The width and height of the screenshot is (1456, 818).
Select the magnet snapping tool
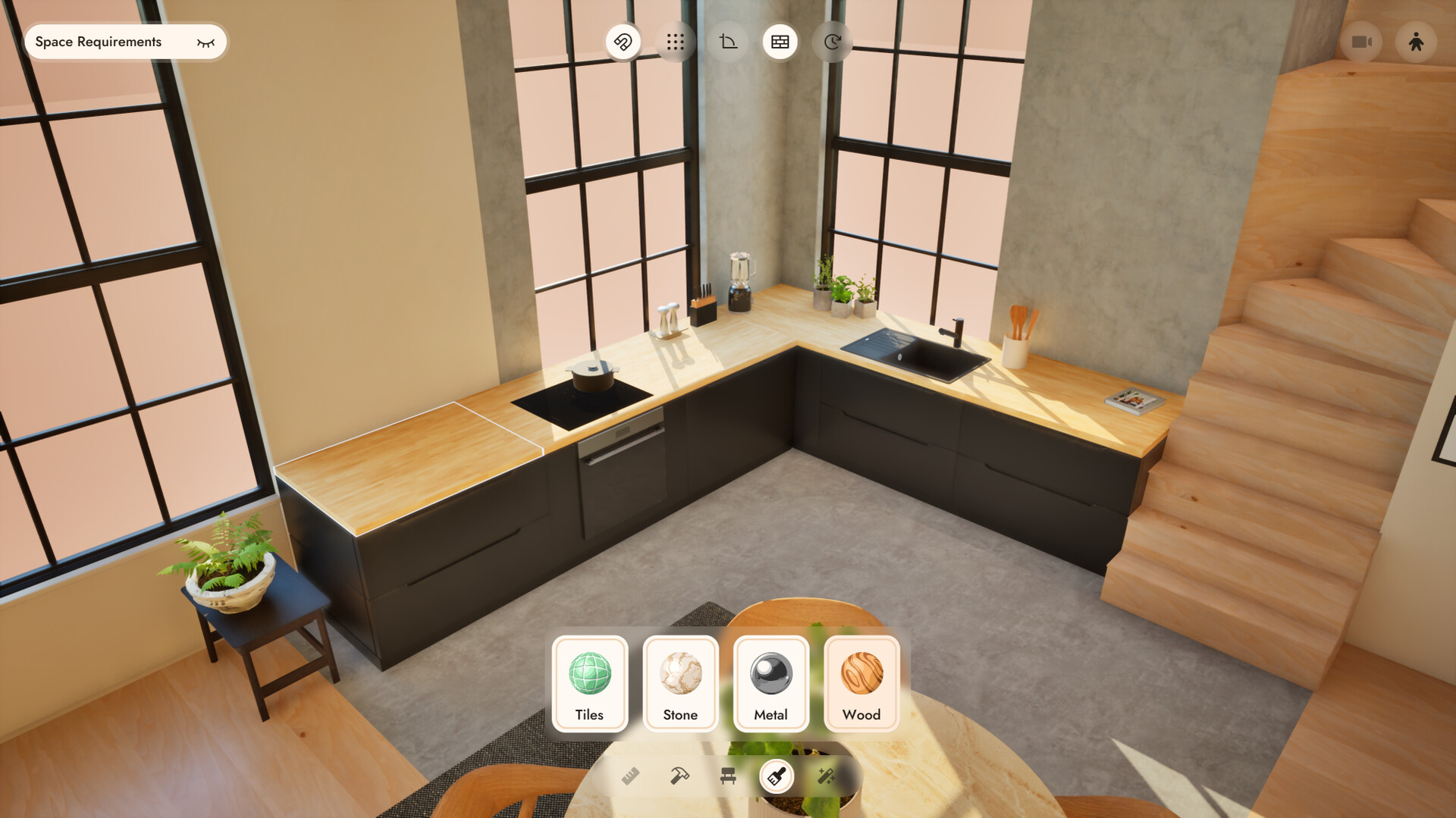tap(623, 42)
